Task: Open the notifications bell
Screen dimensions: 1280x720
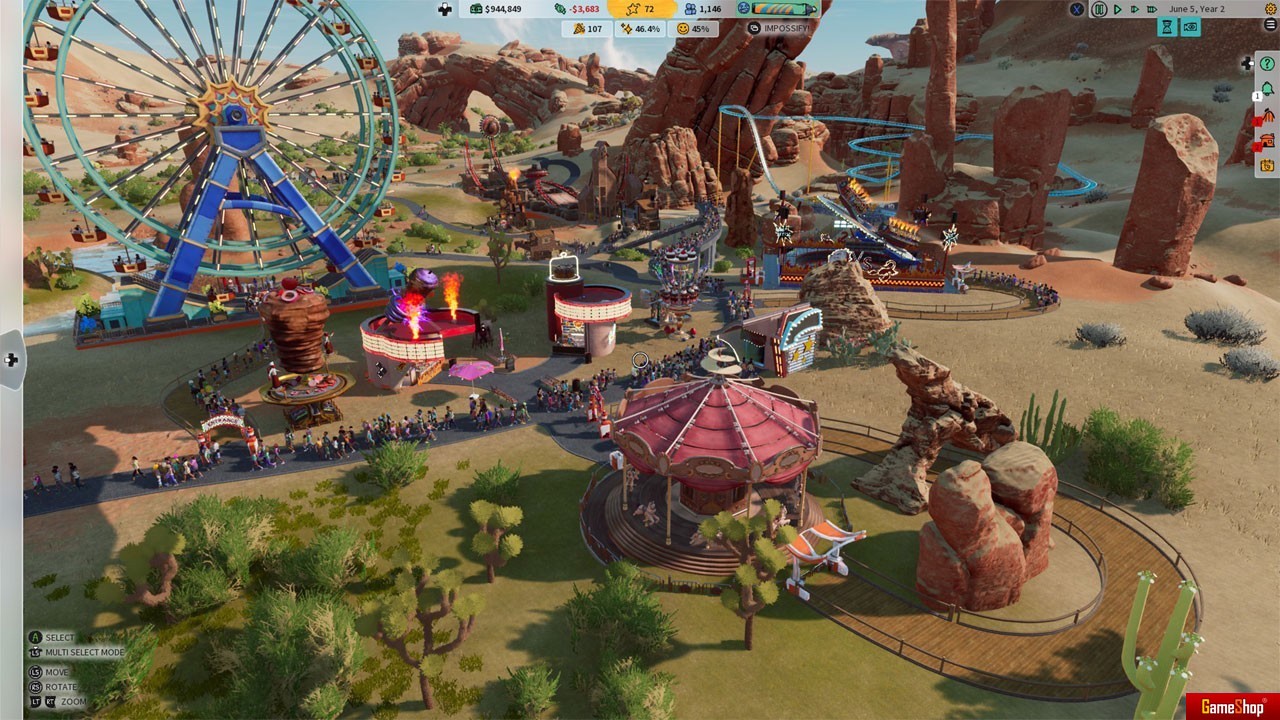Action: click(x=1267, y=90)
